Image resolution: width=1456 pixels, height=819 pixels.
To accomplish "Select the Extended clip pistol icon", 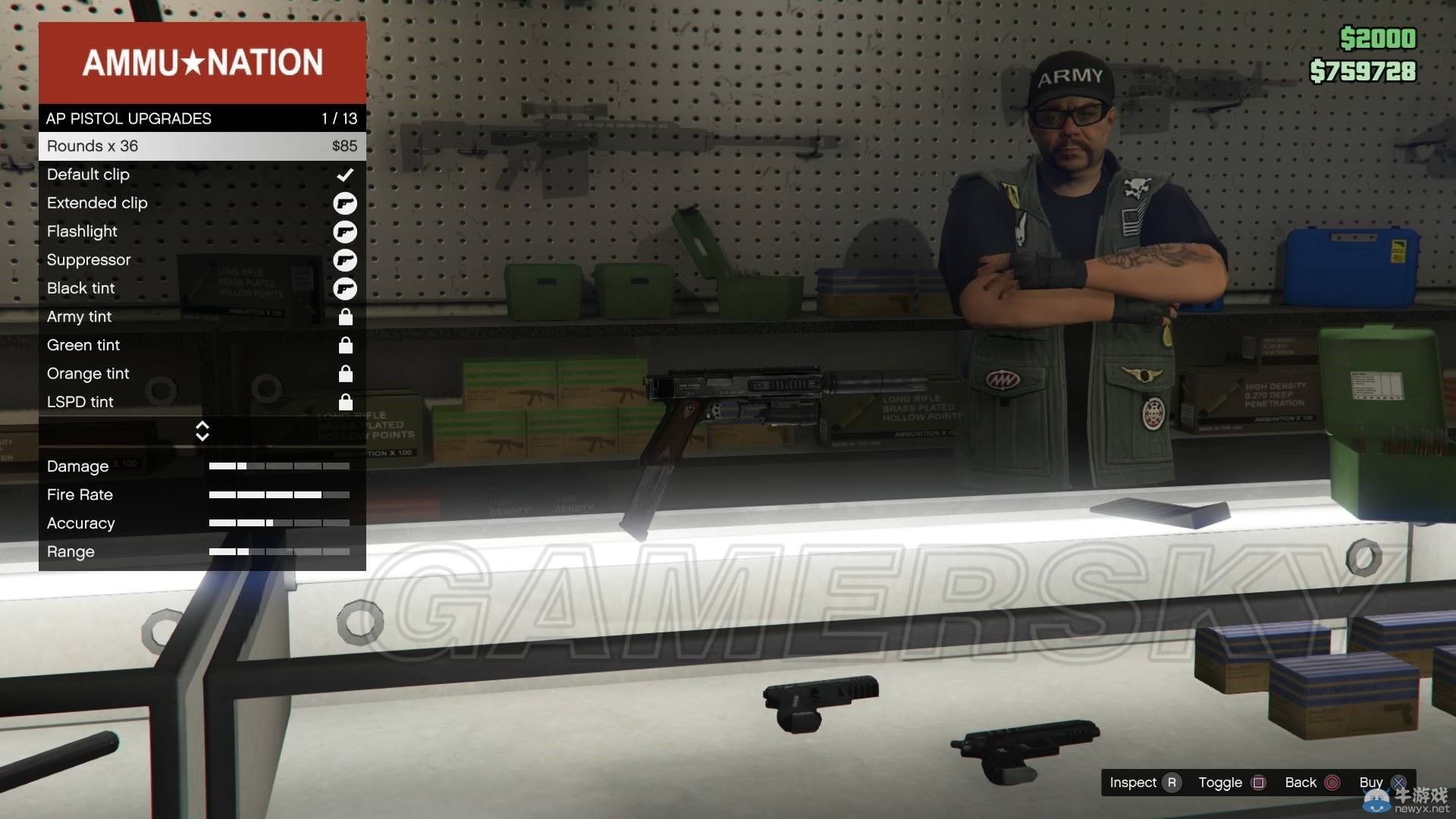I will pos(346,203).
